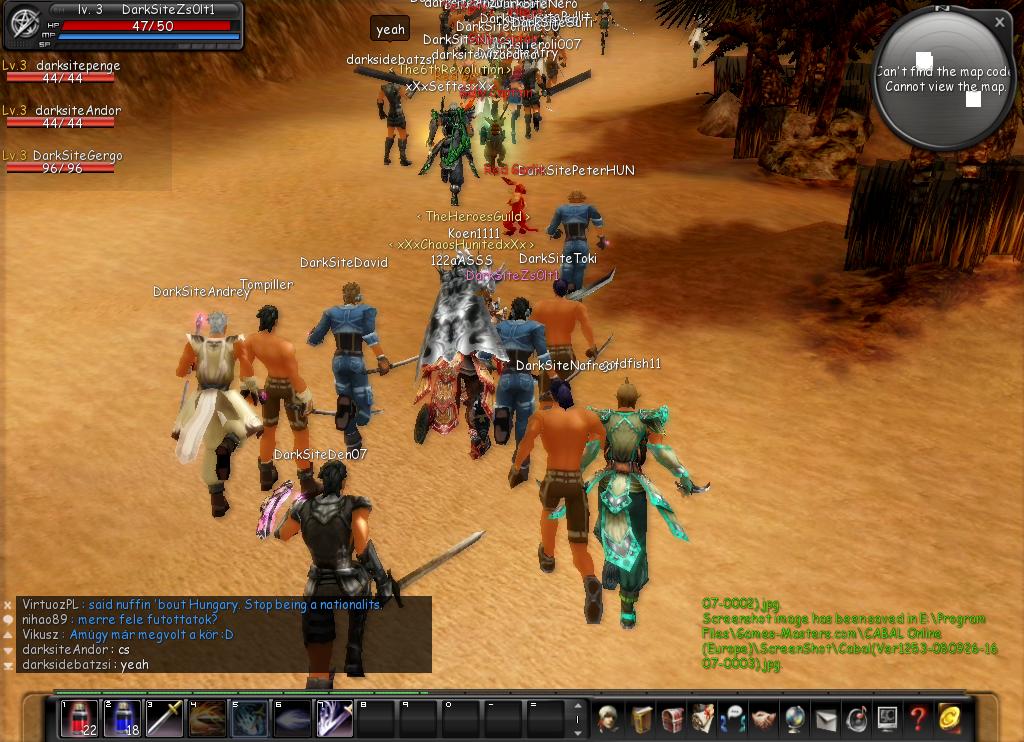Screen dimensions: 1024x742
Task: Open the handshake trade icon
Action: tap(764, 719)
